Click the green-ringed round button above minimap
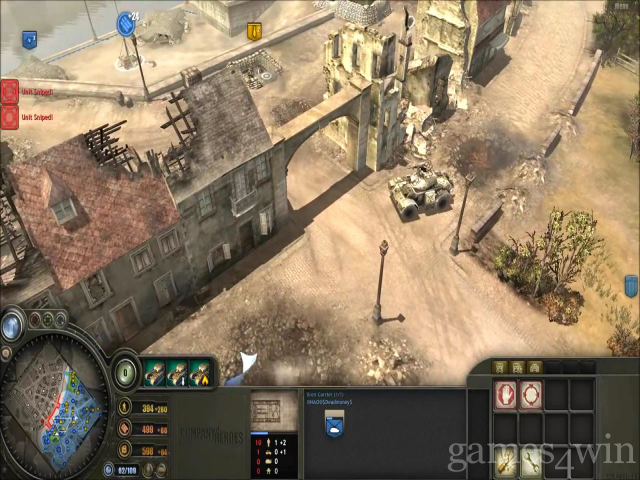Screen dimensions: 640x480 click(x=48, y=320)
